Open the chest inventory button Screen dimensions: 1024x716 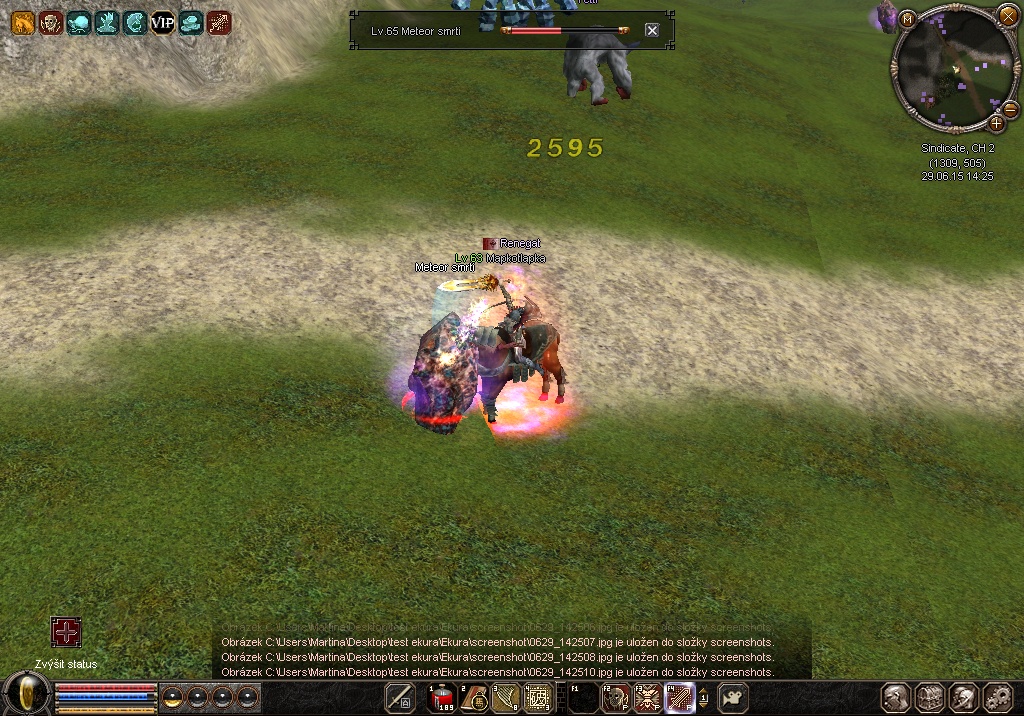pyautogui.click(x=930, y=698)
